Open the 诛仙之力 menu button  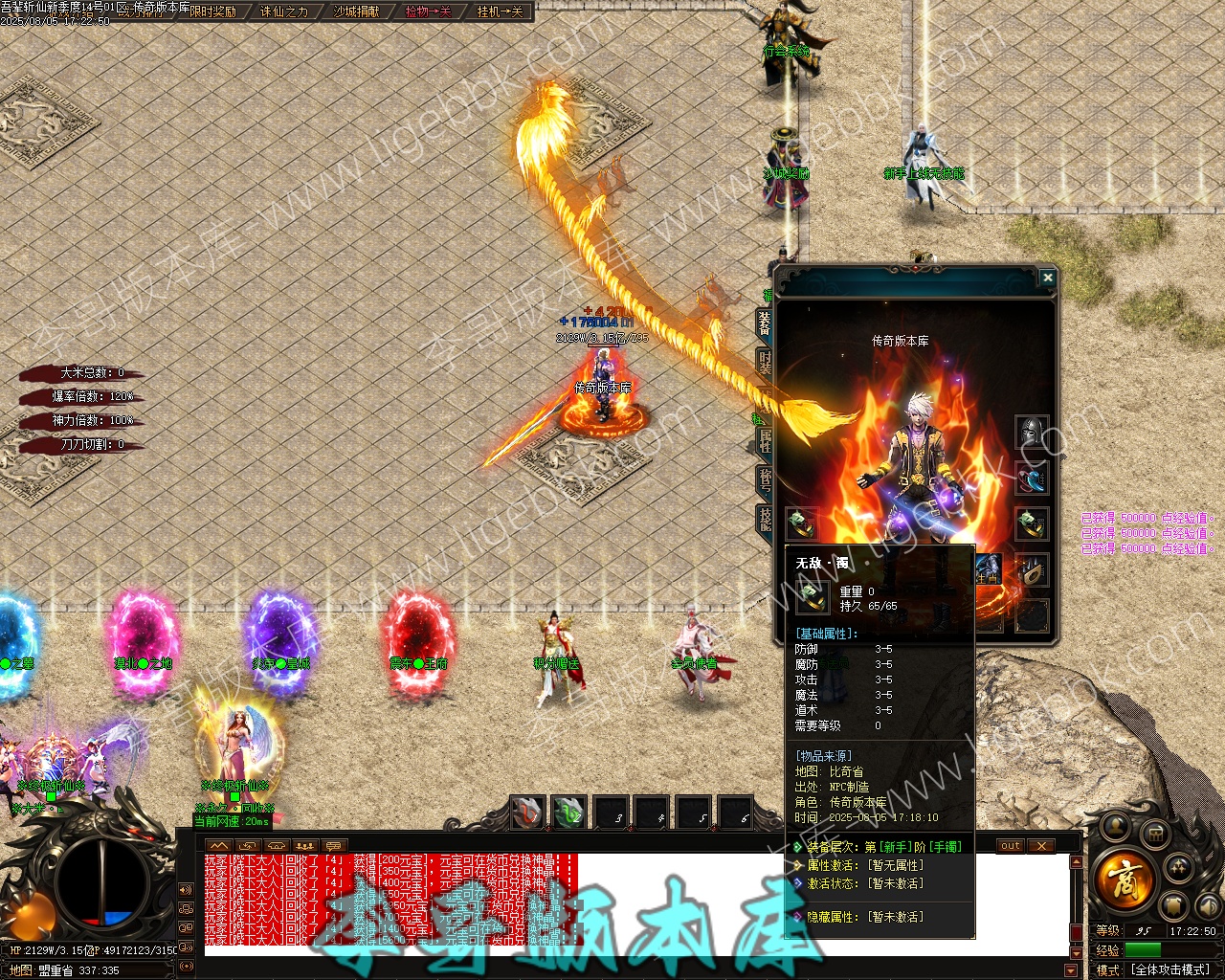tap(284, 11)
